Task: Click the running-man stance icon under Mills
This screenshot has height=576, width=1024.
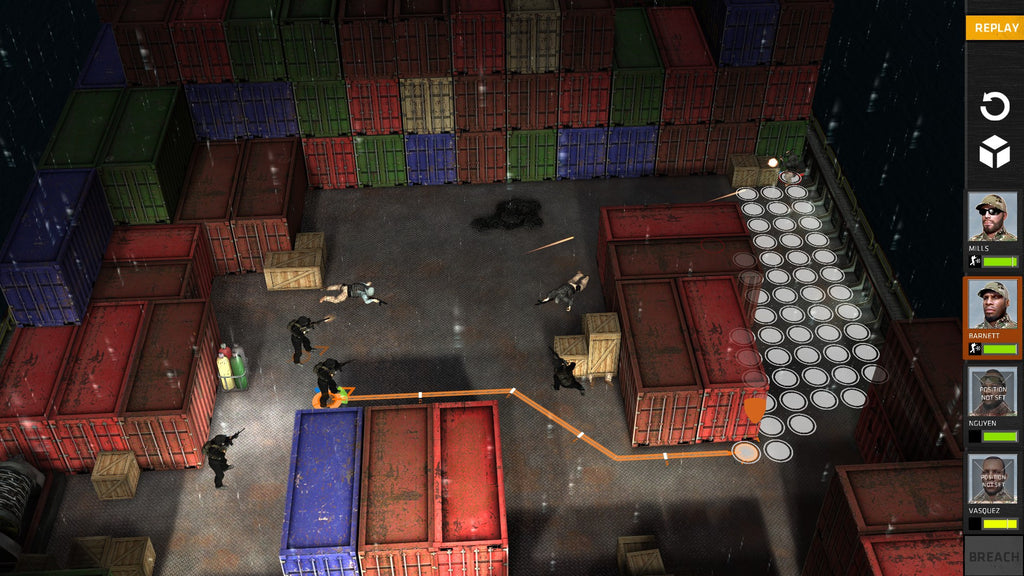Action: point(974,261)
